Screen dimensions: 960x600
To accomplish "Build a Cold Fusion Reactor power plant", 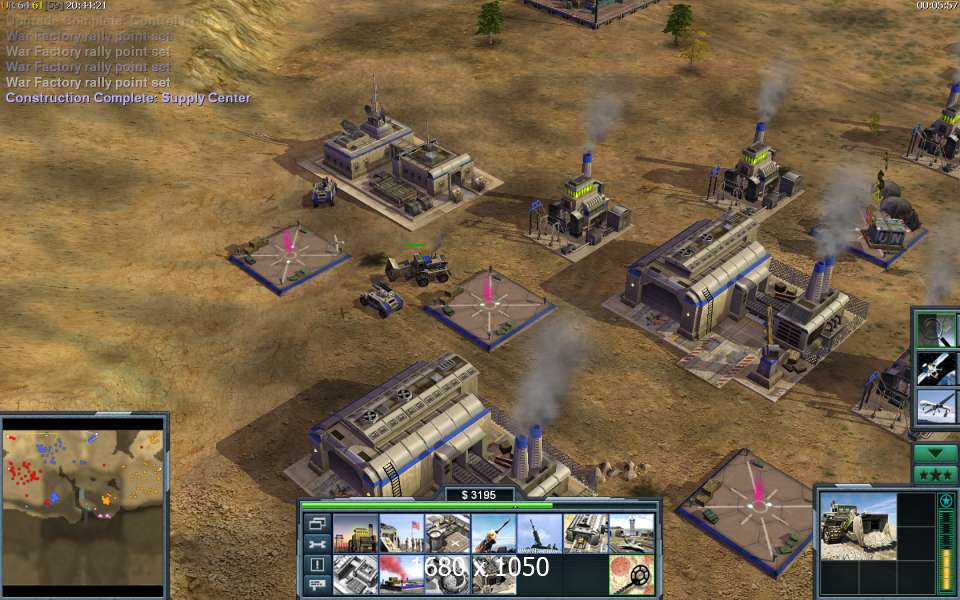I will coord(355,533).
